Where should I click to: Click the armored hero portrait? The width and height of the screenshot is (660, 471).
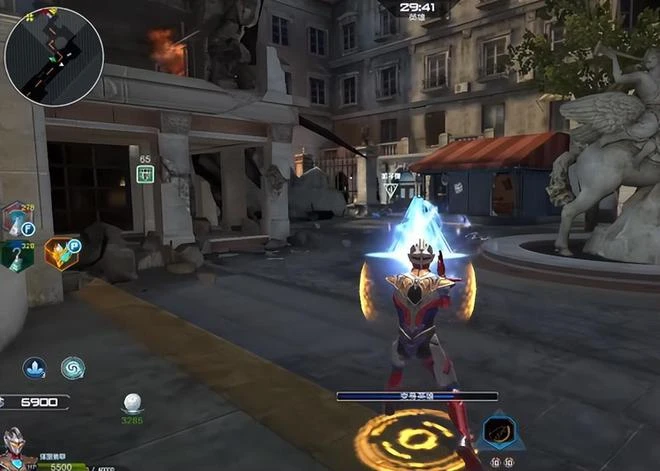pyautogui.click(x=14, y=446)
